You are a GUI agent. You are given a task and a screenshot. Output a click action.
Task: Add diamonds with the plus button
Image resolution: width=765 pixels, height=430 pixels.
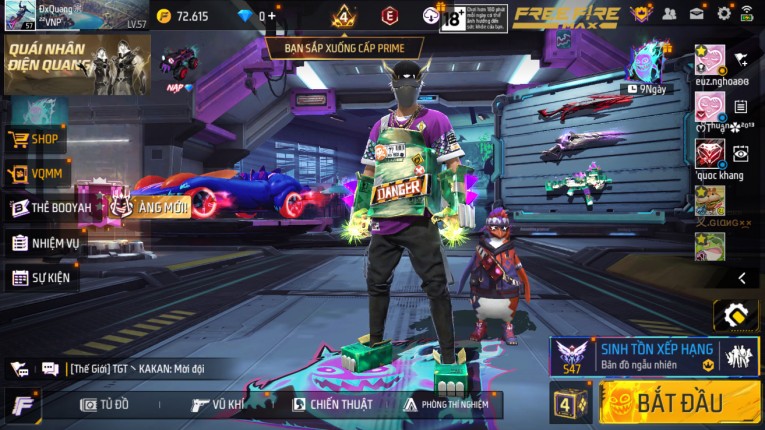pos(271,16)
